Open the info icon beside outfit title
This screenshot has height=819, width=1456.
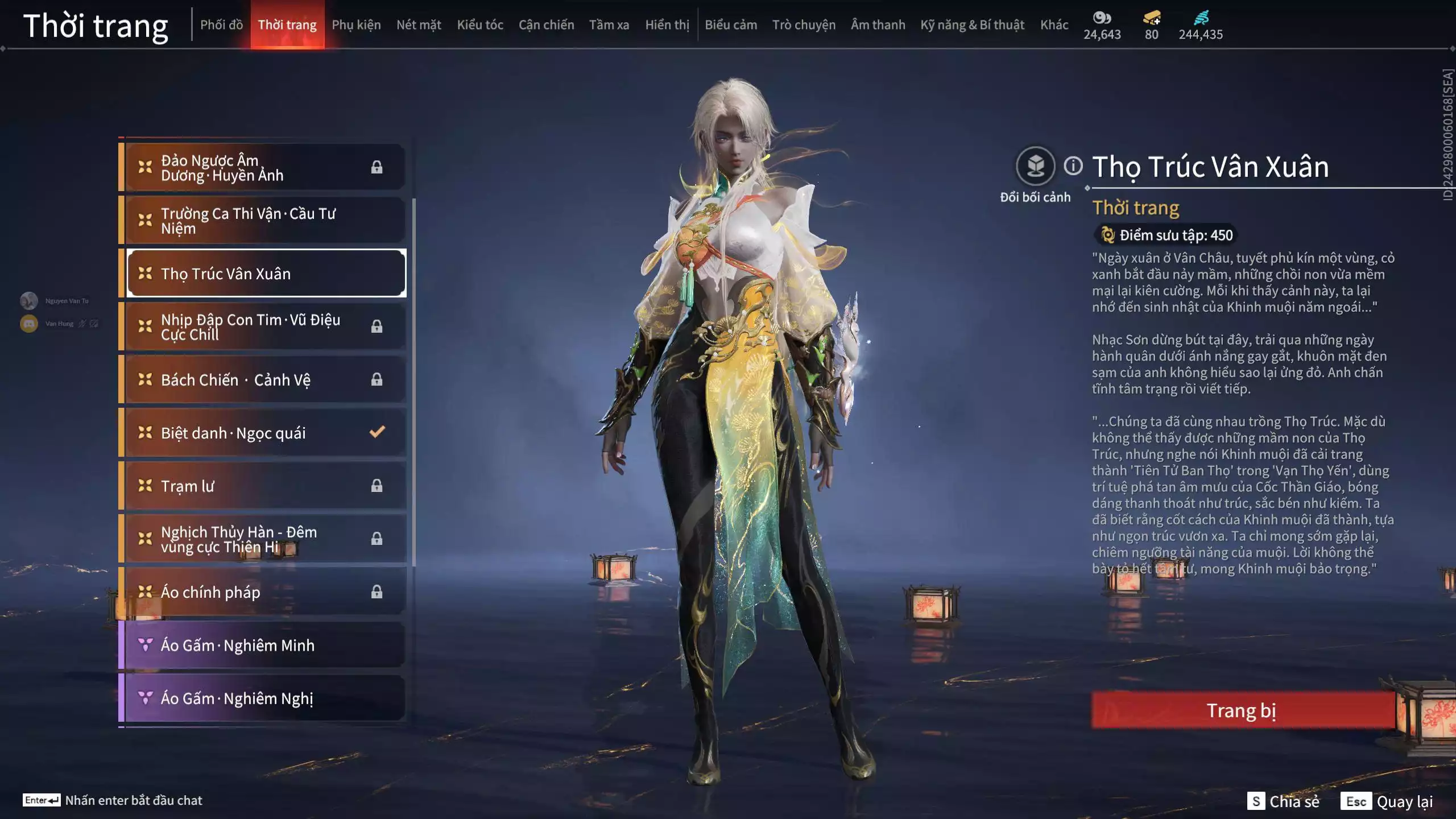pos(1073,166)
